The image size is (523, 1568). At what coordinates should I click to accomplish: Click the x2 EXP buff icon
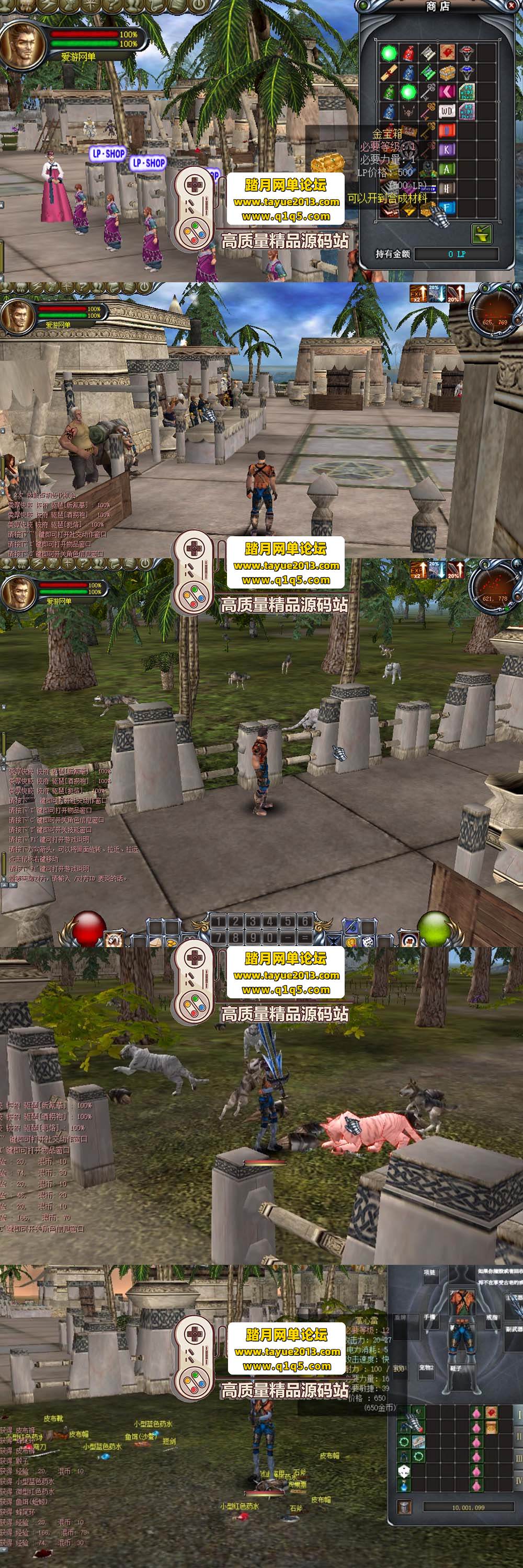pyautogui.click(x=418, y=293)
